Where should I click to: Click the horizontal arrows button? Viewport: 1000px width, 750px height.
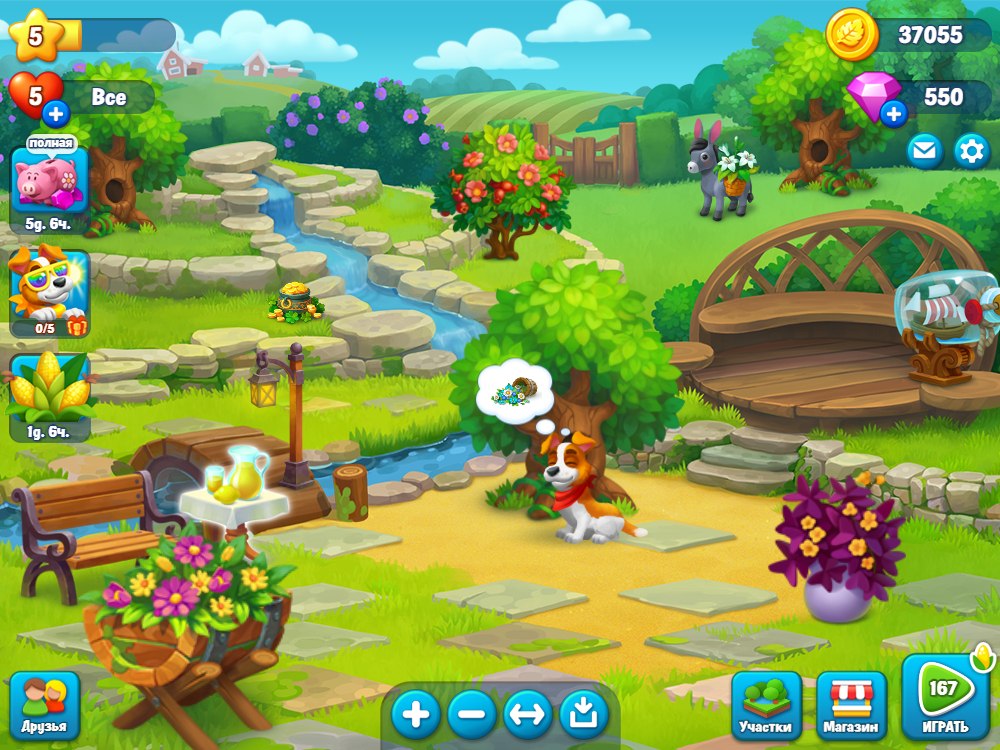pos(528,714)
